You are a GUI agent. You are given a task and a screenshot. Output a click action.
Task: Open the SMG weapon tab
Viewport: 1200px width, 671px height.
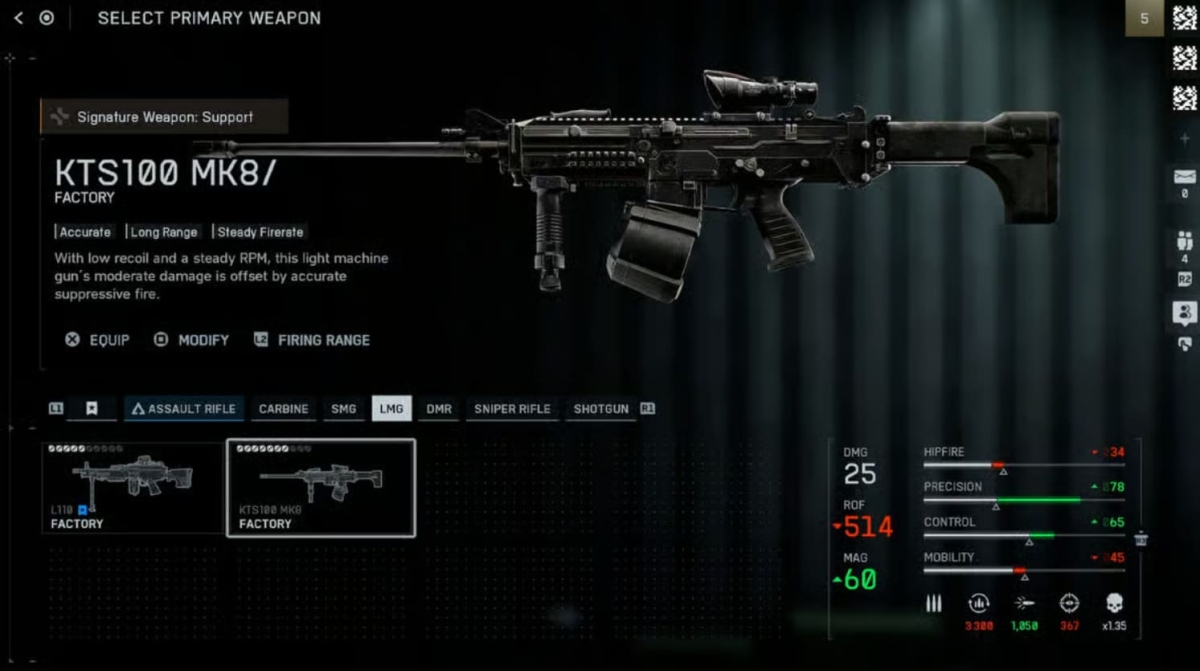[343, 409]
